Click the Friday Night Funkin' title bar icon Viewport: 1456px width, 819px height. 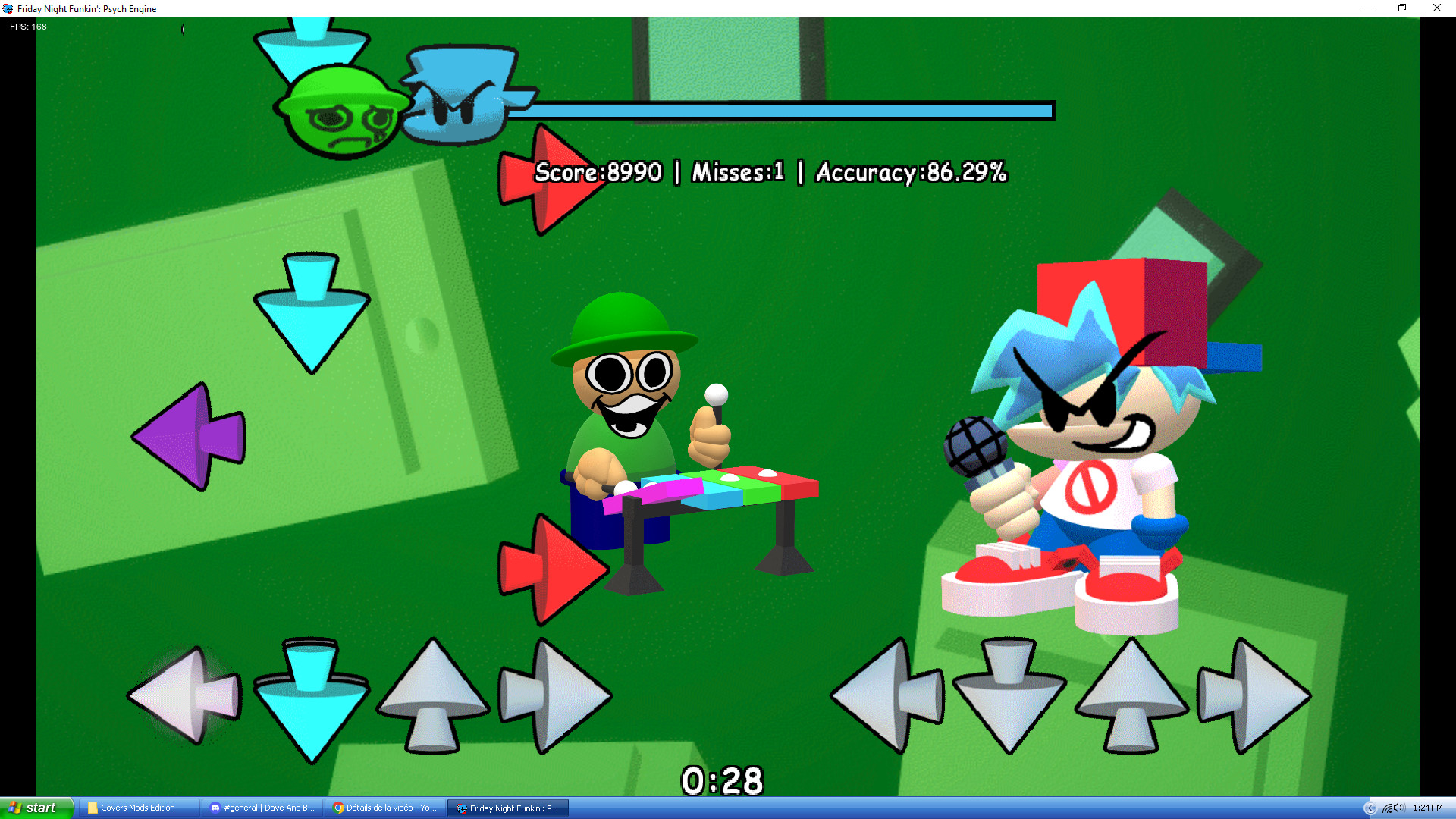(10, 8)
